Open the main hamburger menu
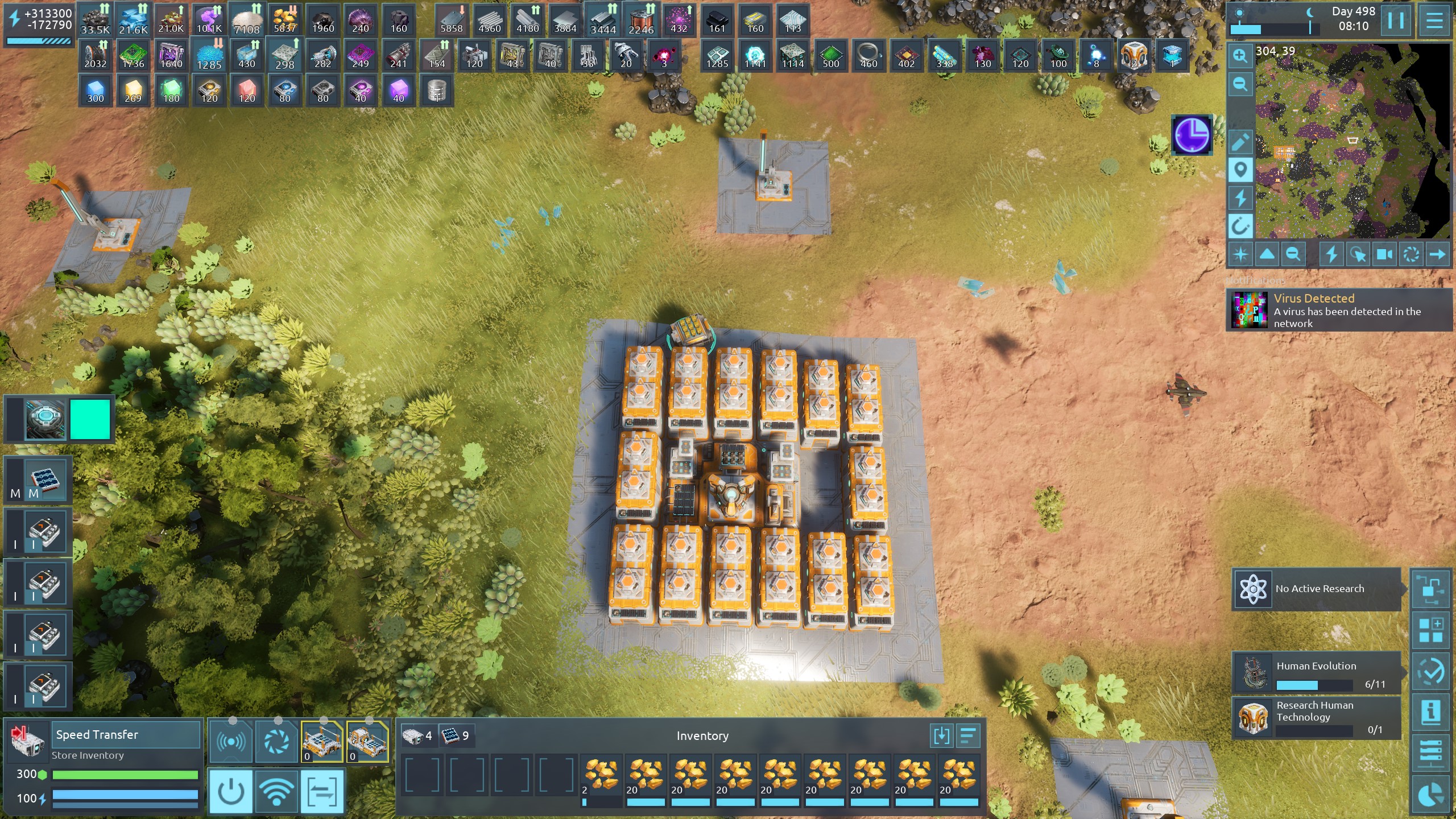This screenshot has width=1456, height=819. (1434, 20)
